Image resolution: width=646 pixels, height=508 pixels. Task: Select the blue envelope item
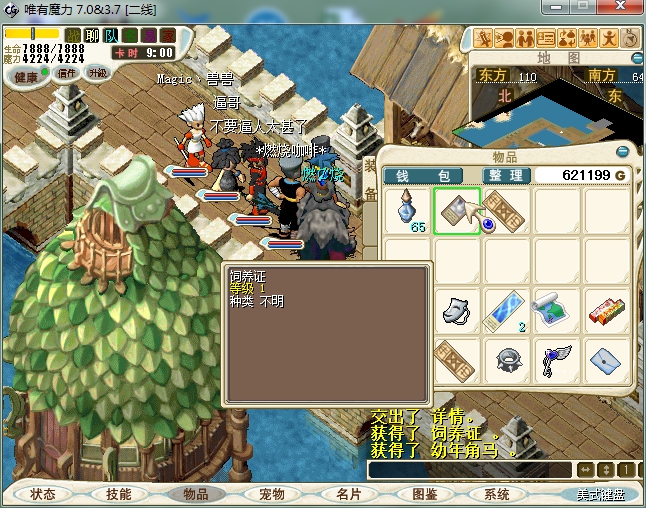[x=607, y=358]
